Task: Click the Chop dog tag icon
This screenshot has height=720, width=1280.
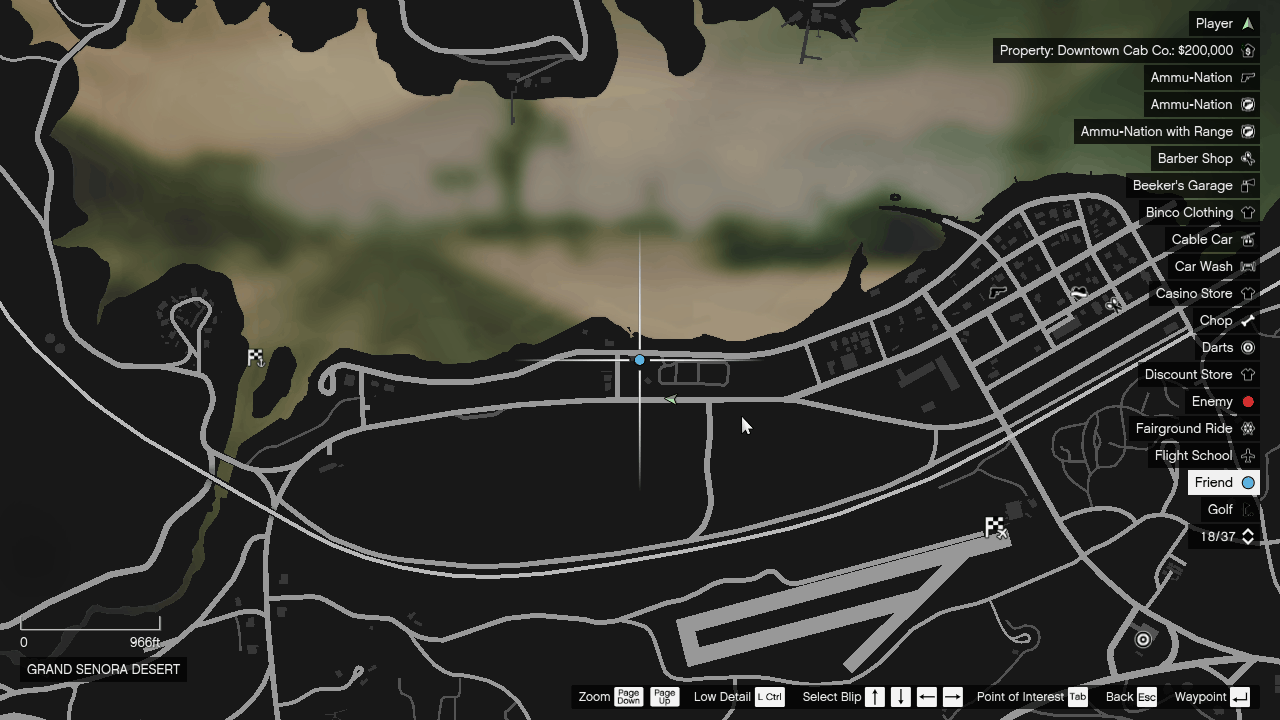Action: coord(1248,320)
